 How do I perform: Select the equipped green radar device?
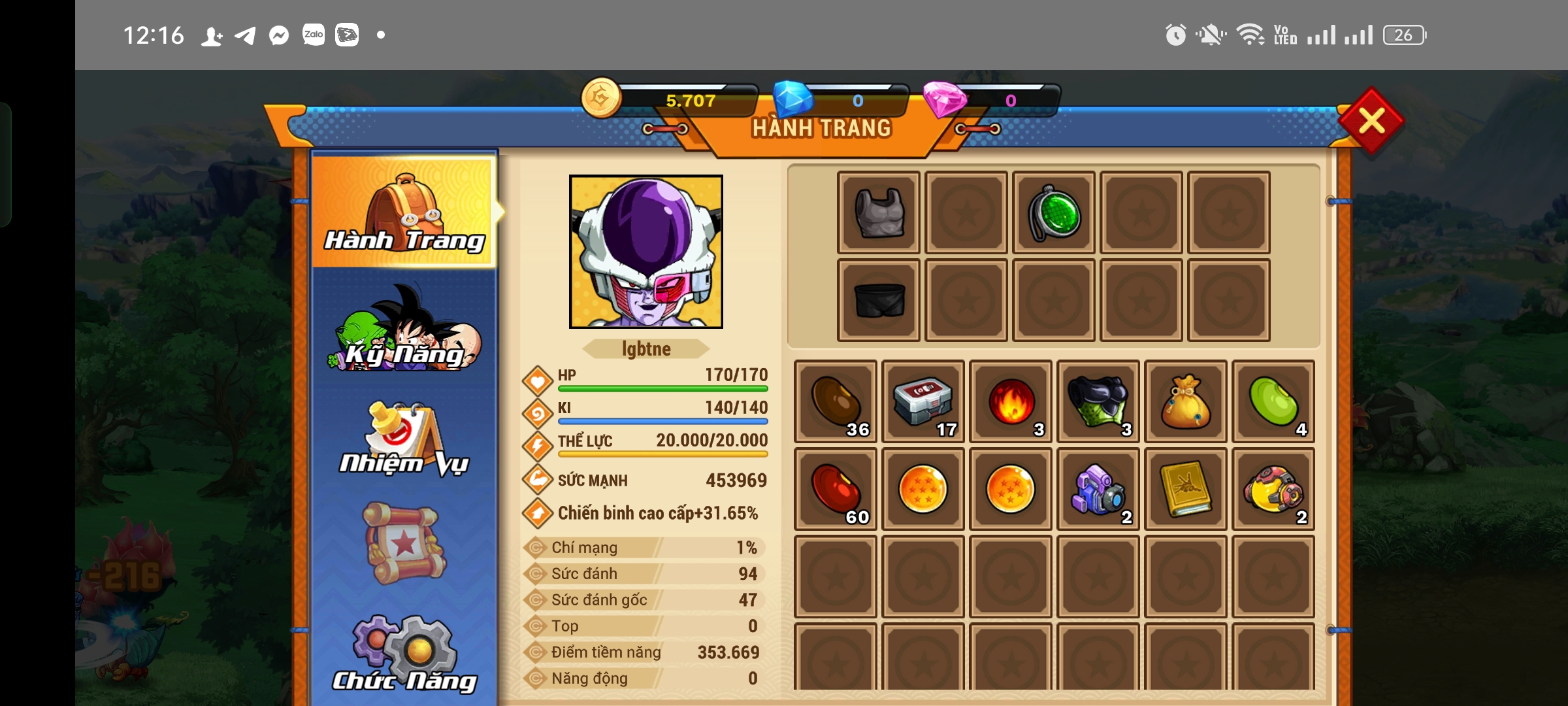coord(1054,212)
